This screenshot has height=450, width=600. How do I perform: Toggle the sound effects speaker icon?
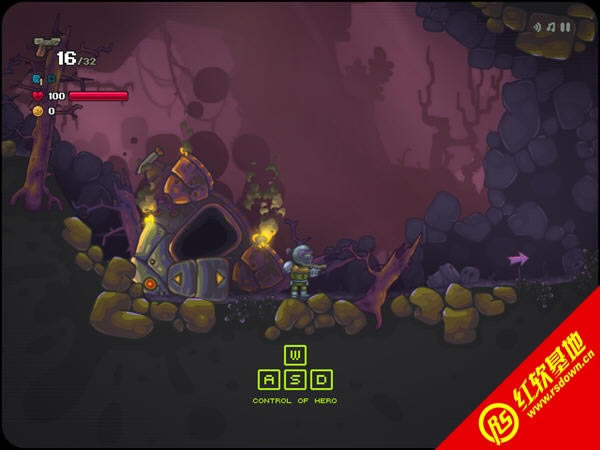tap(538, 27)
